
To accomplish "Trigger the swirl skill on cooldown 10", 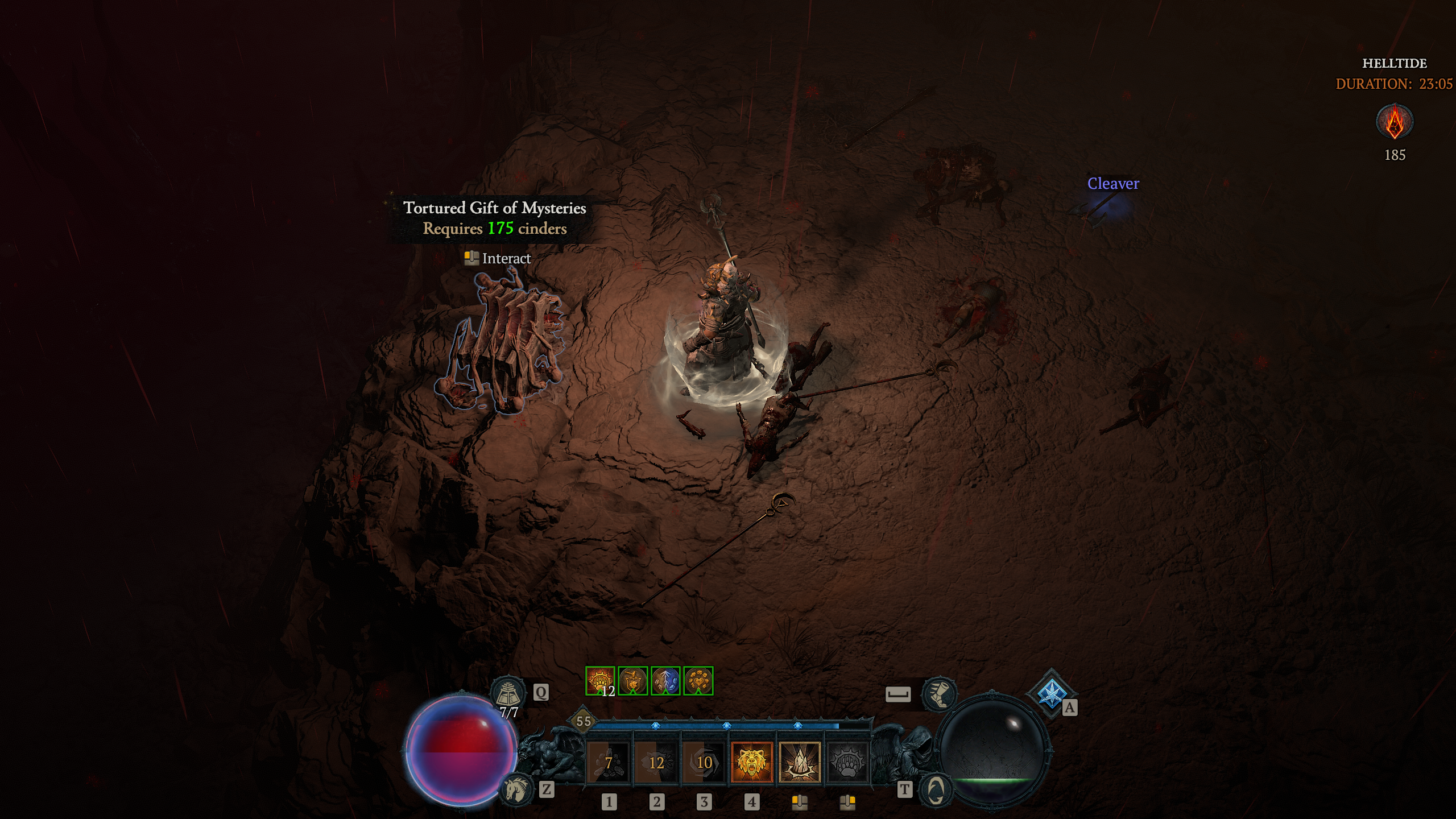I will (x=704, y=762).
